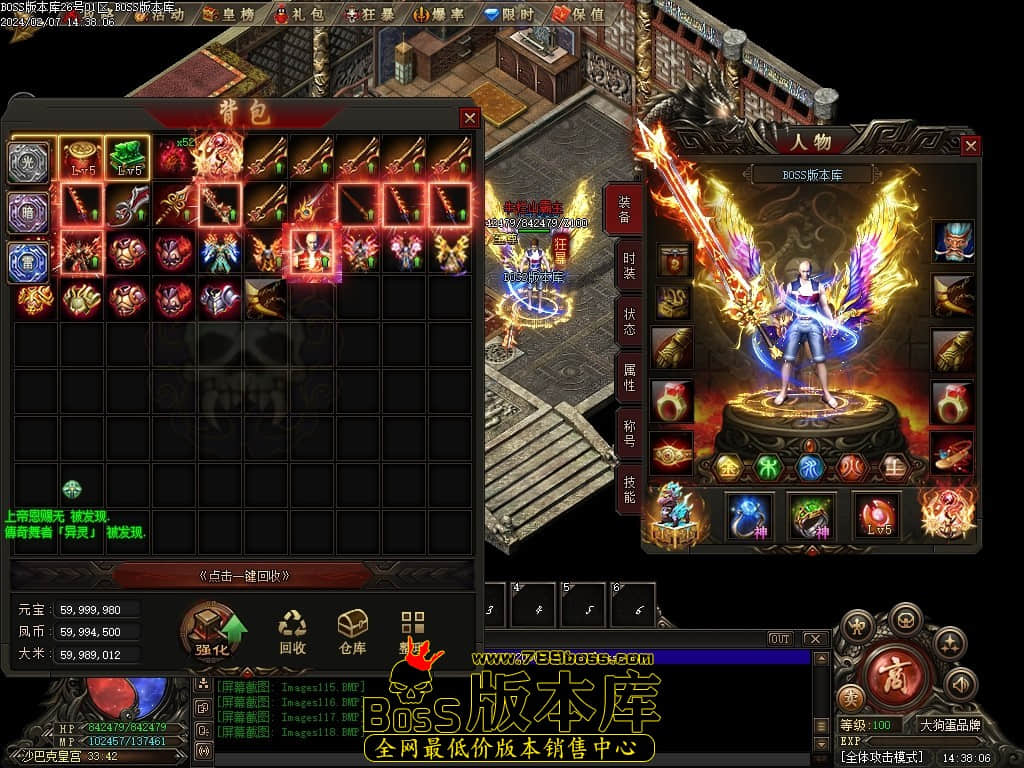Click the OUT button above chat
Screen dimensions: 1024x768
click(780, 638)
